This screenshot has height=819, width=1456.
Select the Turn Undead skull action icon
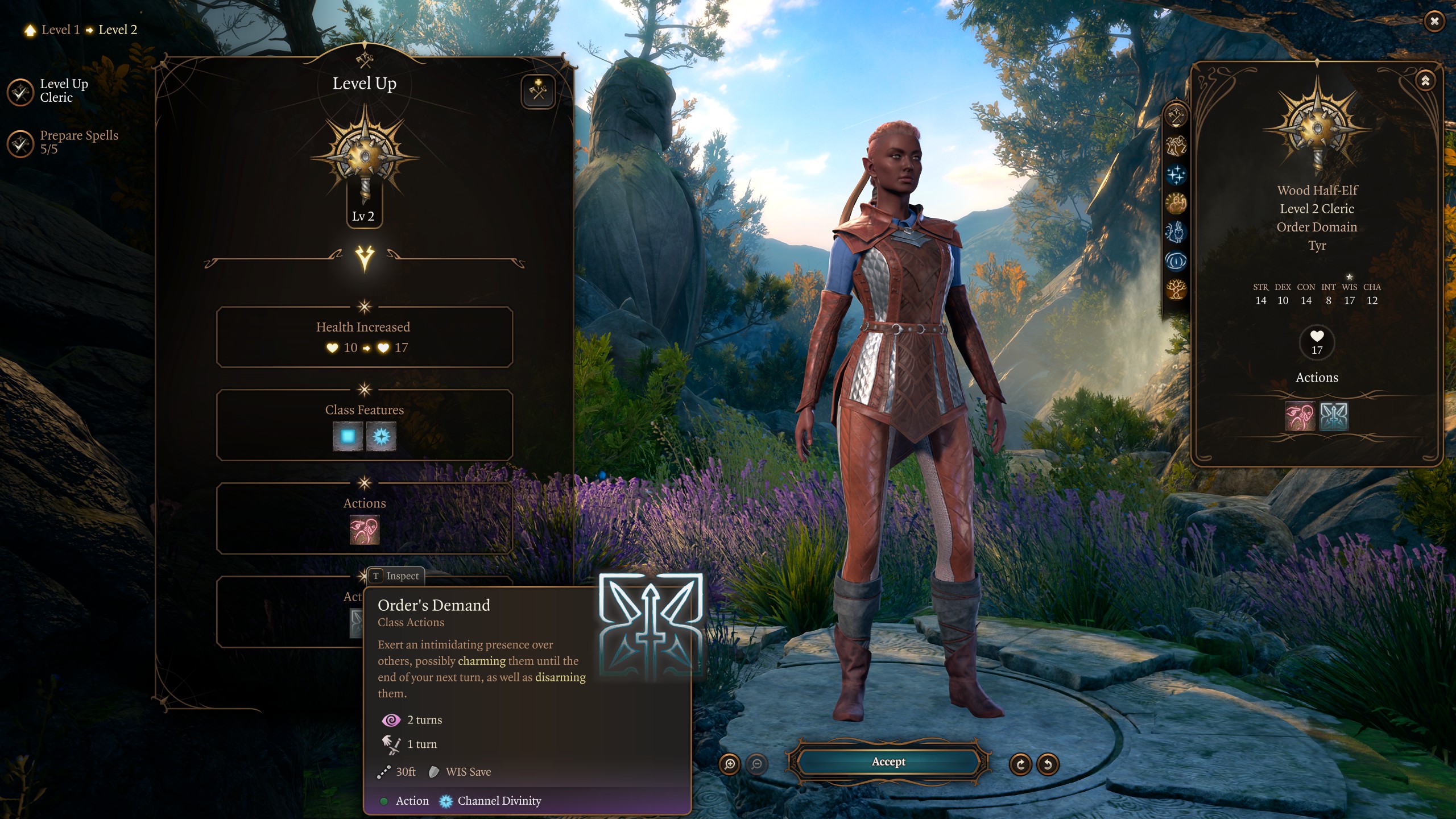[x=364, y=530]
